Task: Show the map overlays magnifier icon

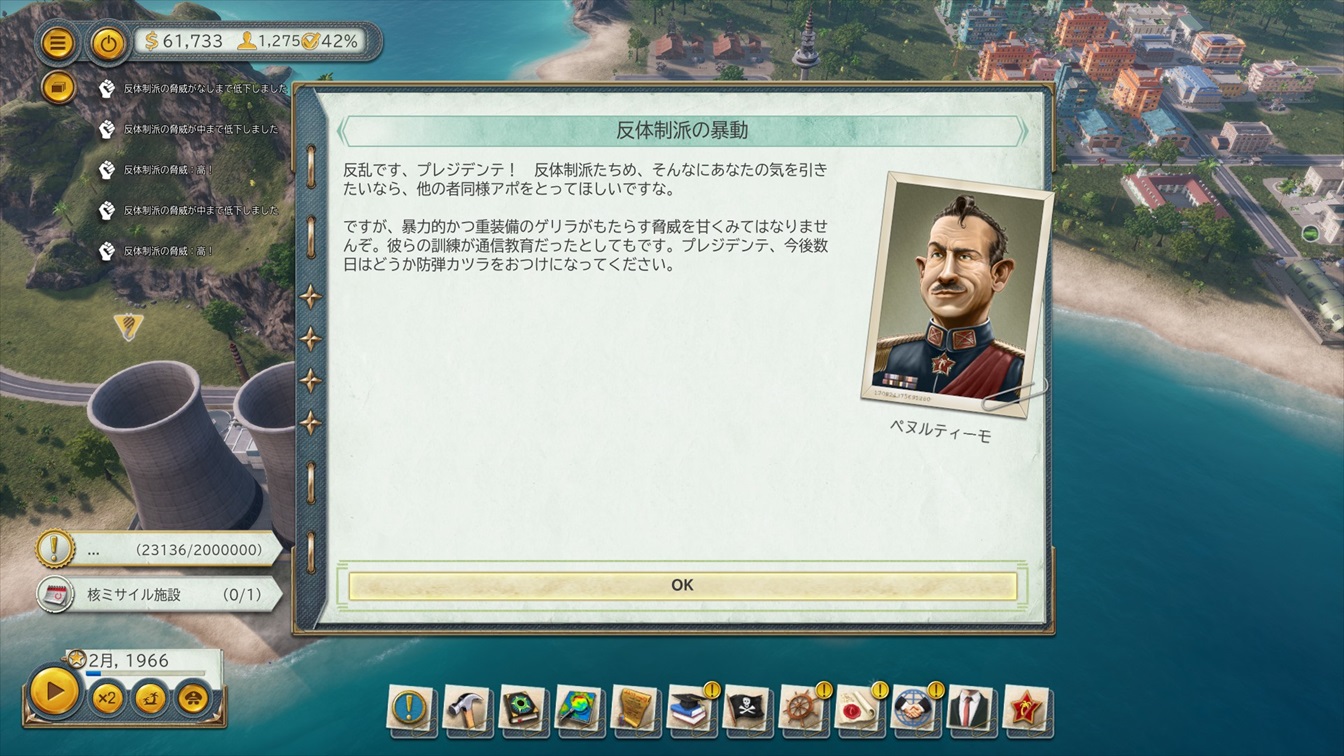Action: point(579,708)
